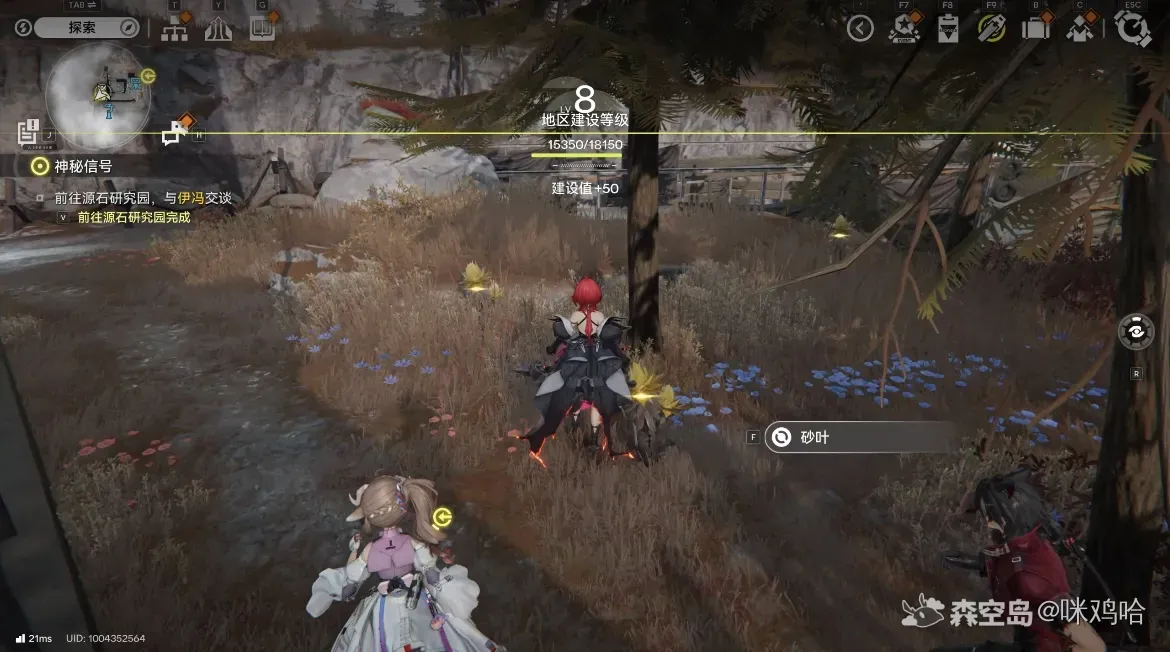Toggle the eye scan icon on right edge

click(x=1136, y=332)
